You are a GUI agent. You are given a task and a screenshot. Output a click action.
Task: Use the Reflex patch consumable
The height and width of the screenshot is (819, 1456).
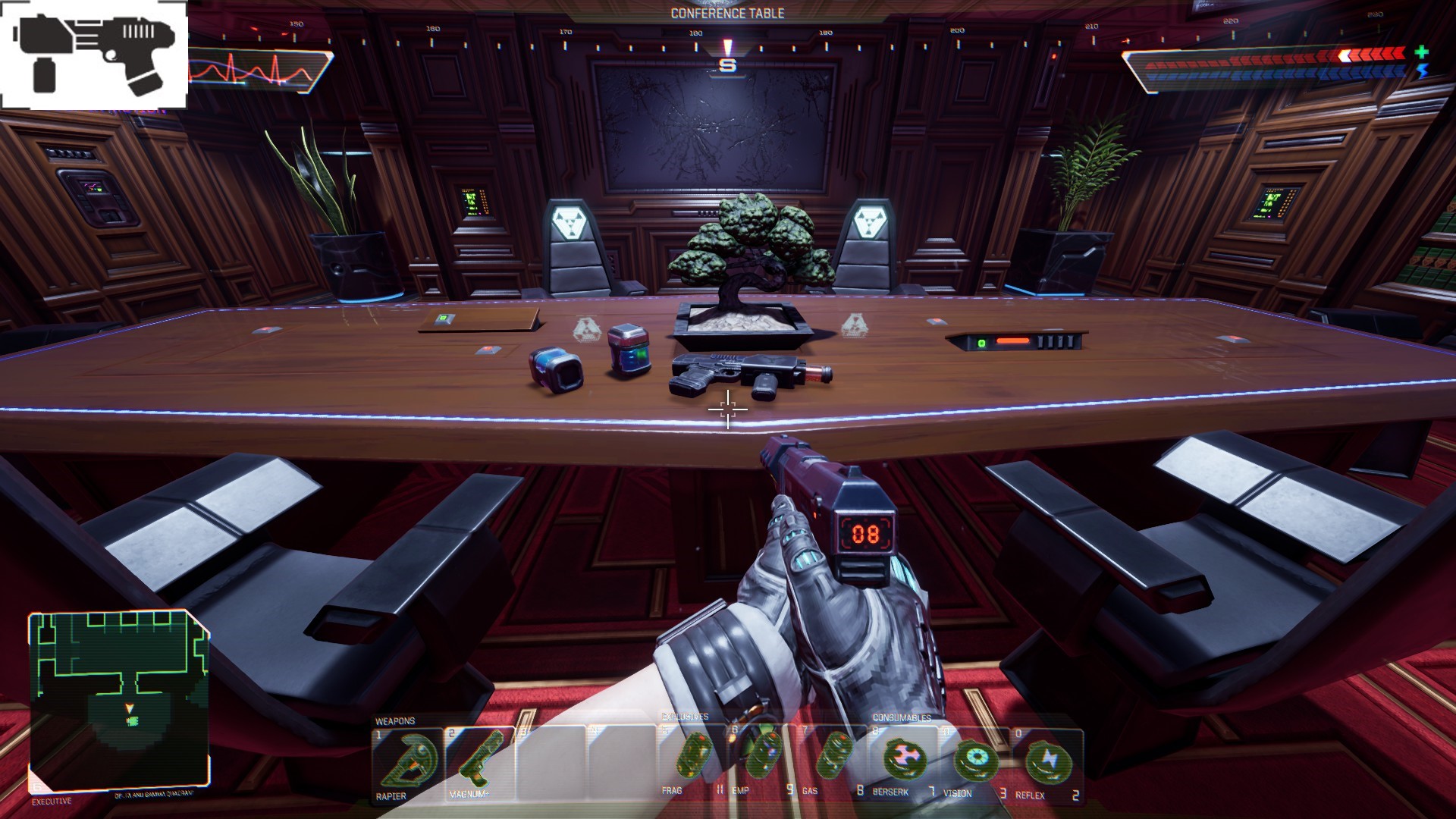(1046, 760)
